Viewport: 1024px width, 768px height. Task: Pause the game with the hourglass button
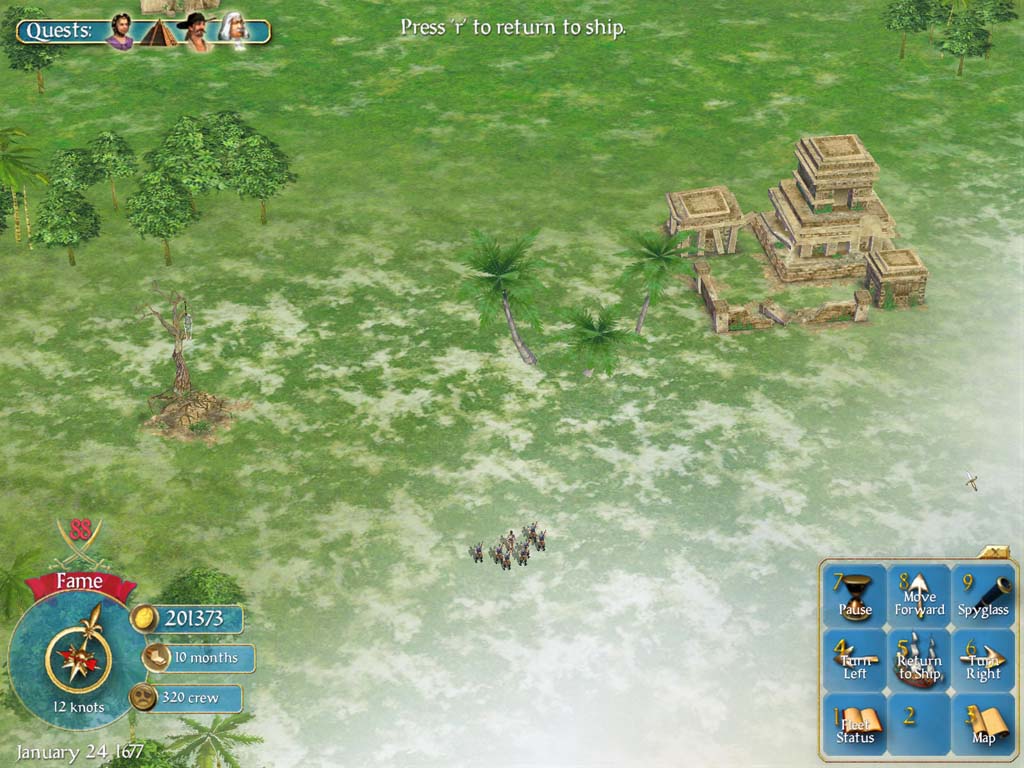coord(855,596)
